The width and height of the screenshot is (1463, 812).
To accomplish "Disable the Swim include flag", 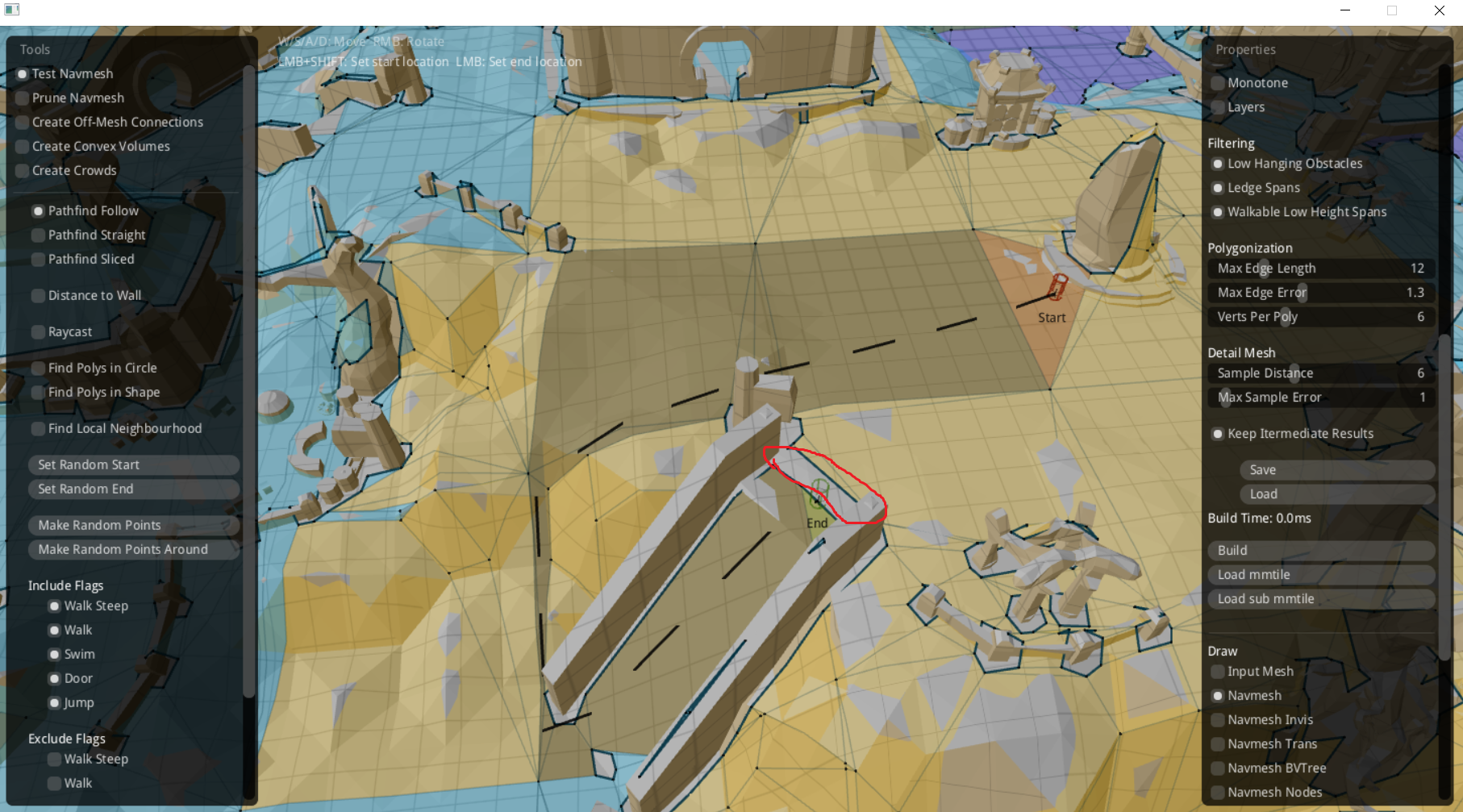I will tap(54, 654).
